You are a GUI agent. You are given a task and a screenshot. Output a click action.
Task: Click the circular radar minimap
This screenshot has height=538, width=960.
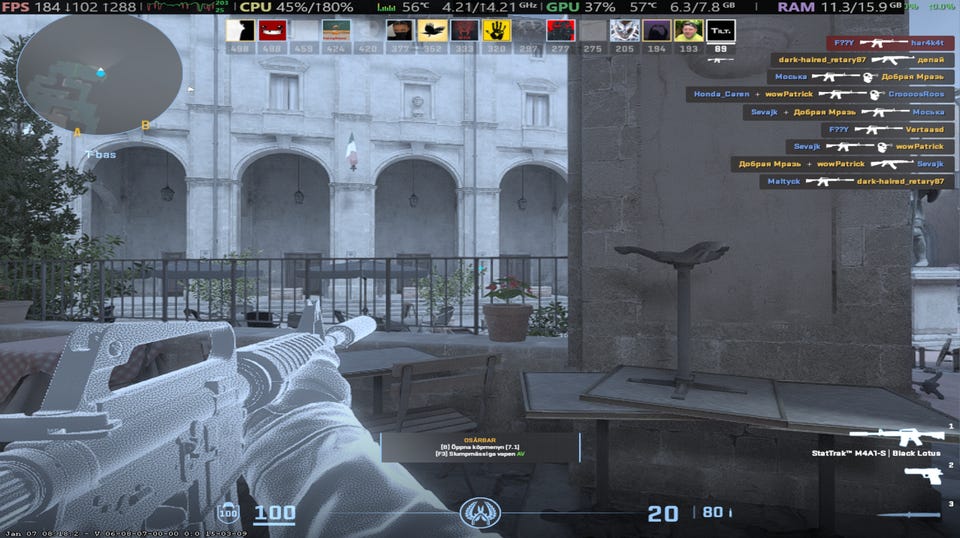click(99, 74)
